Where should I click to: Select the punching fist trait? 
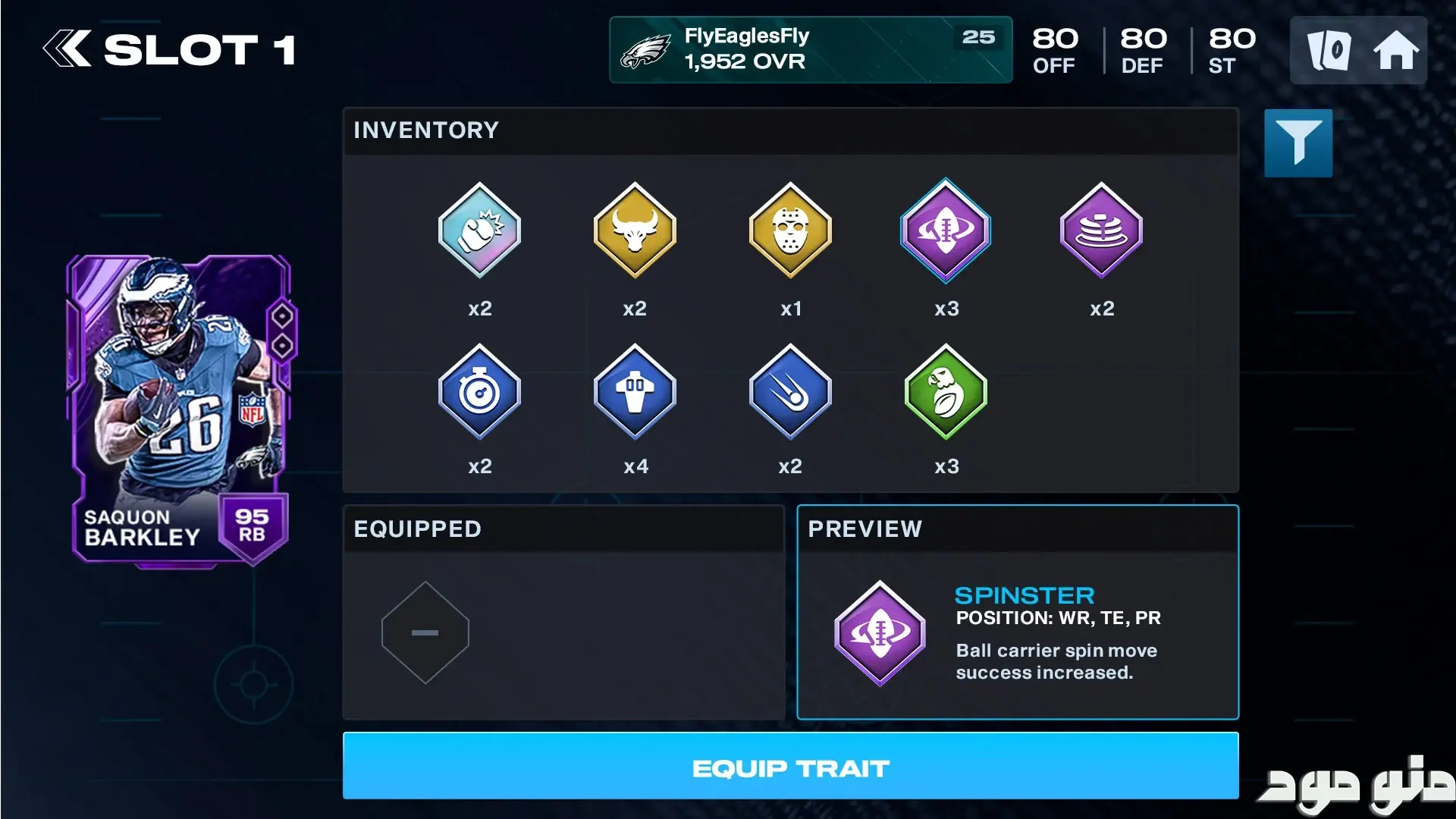click(479, 231)
